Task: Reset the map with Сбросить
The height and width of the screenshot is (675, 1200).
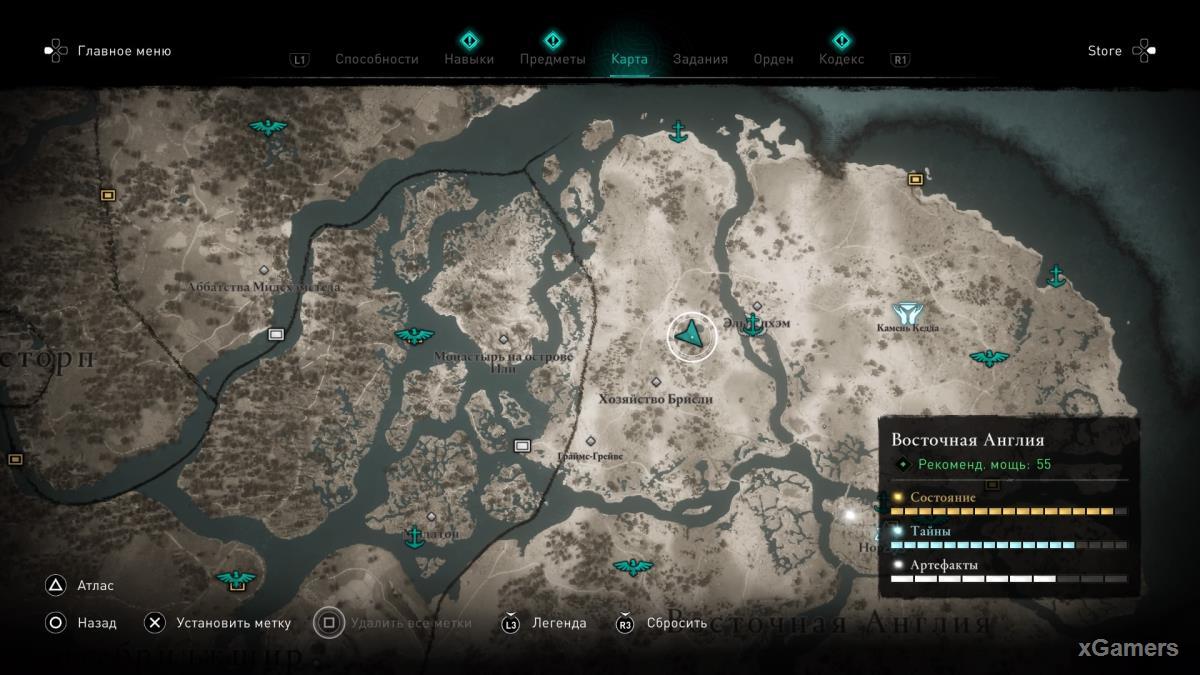Action: click(676, 623)
